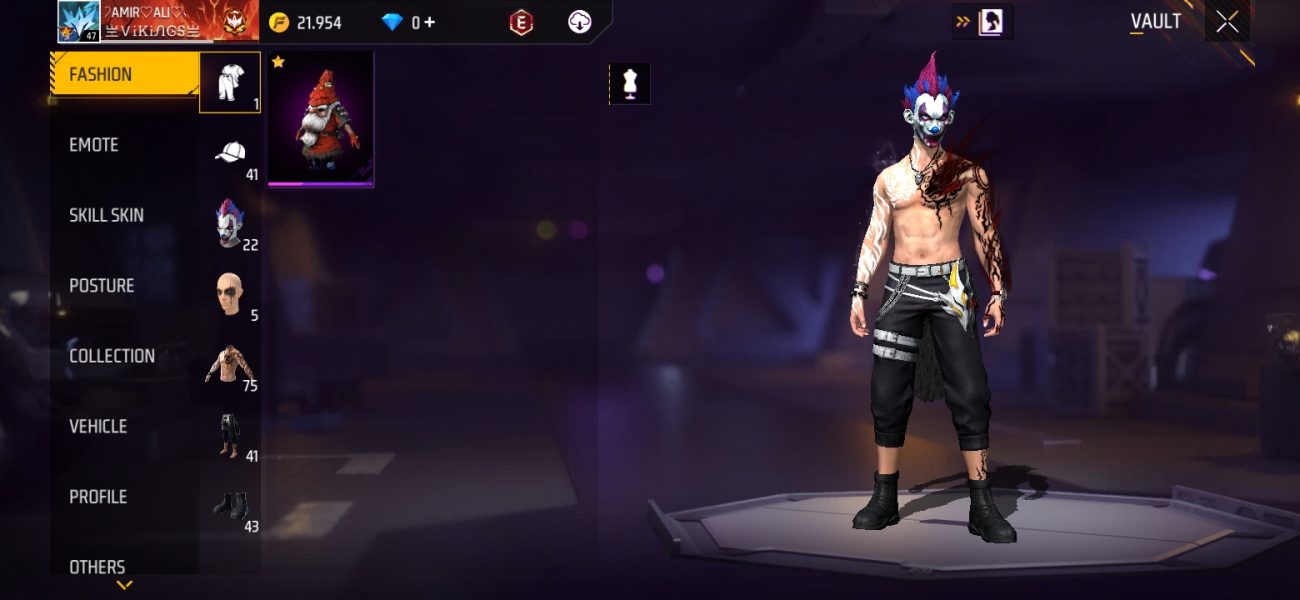Go to the Collection category
This screenshot has height=600, width=1300.
112,356
